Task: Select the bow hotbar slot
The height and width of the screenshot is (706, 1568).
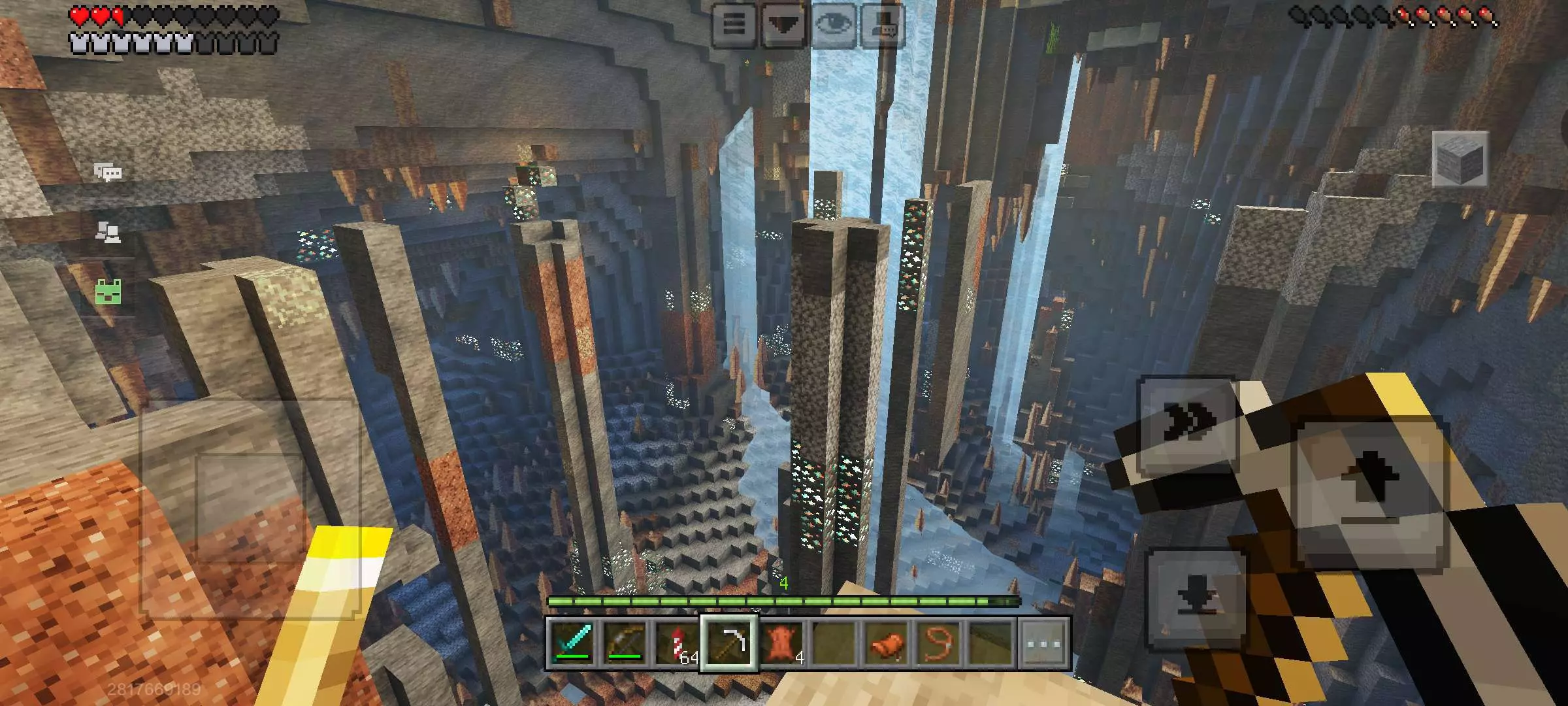Action: (x=625, y=644)
